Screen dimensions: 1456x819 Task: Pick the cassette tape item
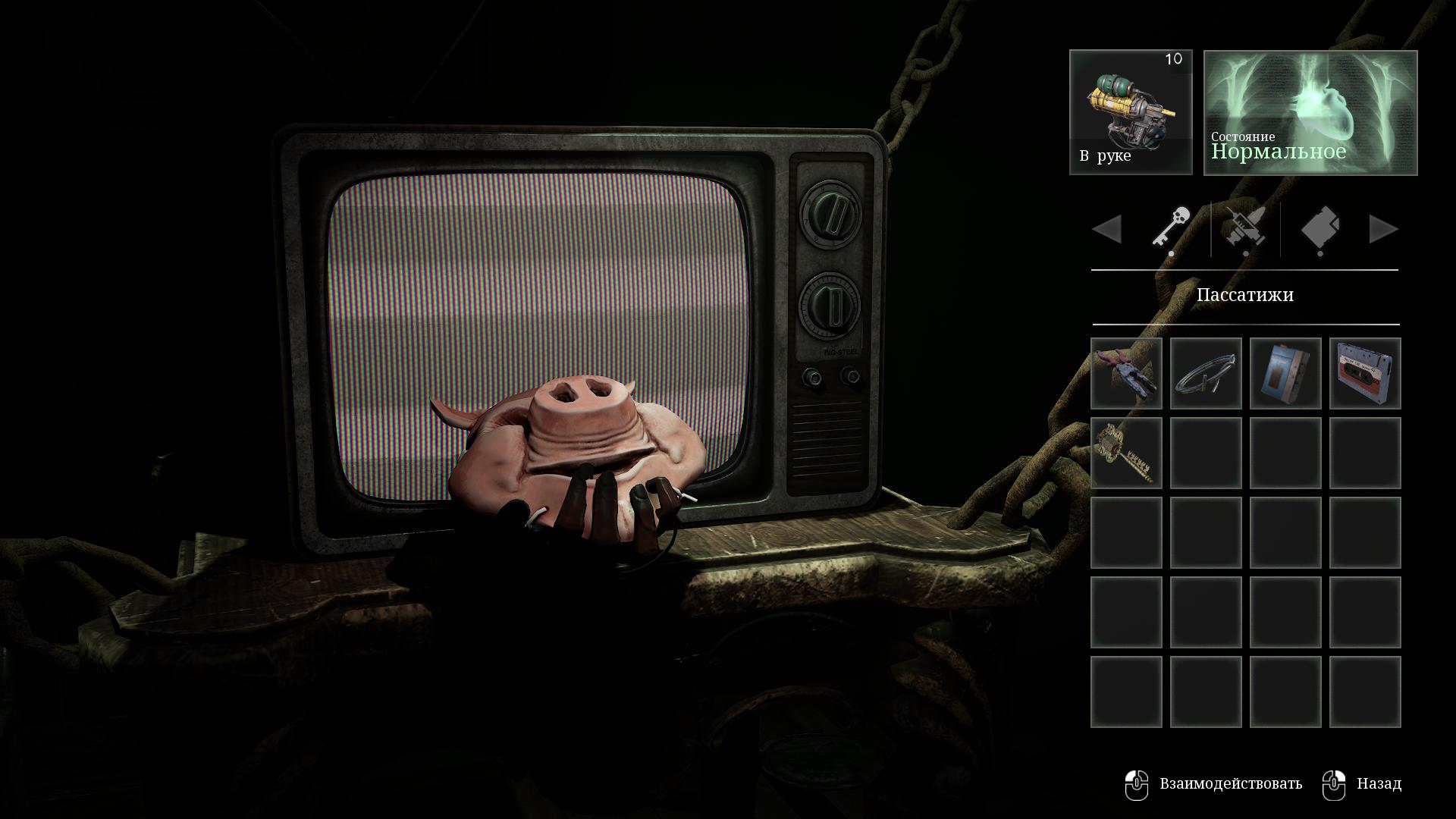[x=1365, y=374]
